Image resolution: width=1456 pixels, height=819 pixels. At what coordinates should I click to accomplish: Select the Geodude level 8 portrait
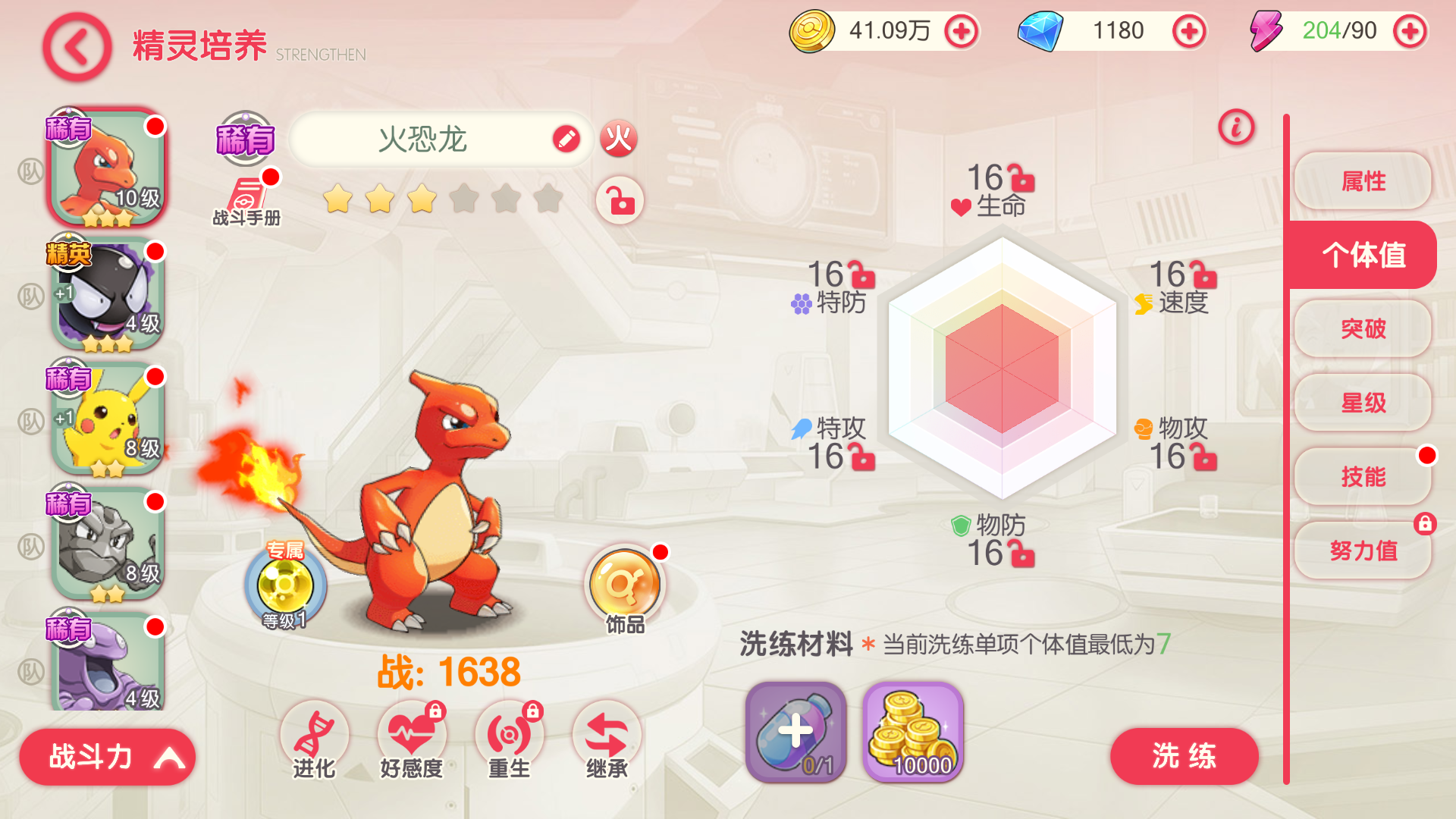click(107, 544)
